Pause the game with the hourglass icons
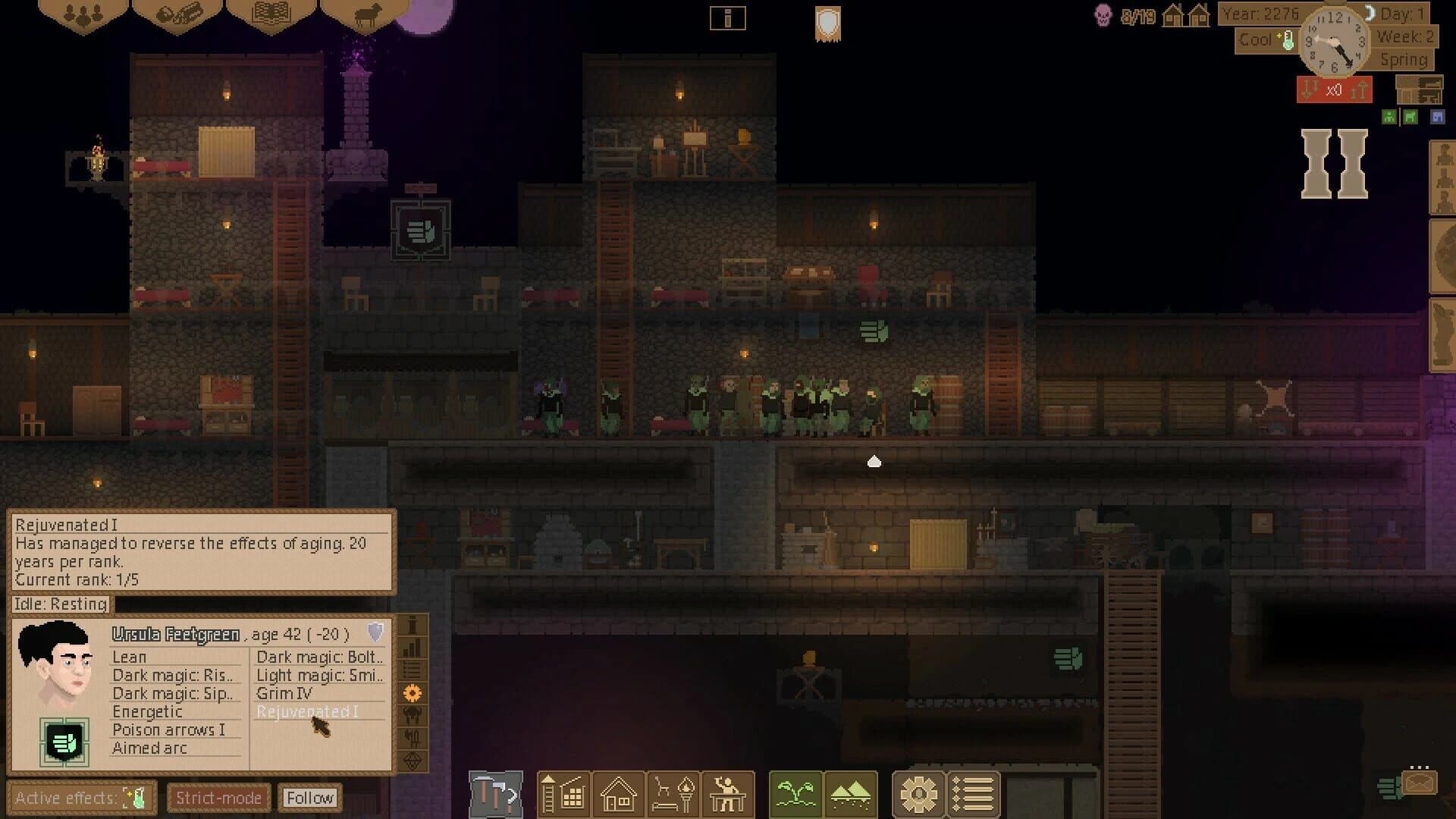This screenshot has height=819, width=1456. 1332,162
